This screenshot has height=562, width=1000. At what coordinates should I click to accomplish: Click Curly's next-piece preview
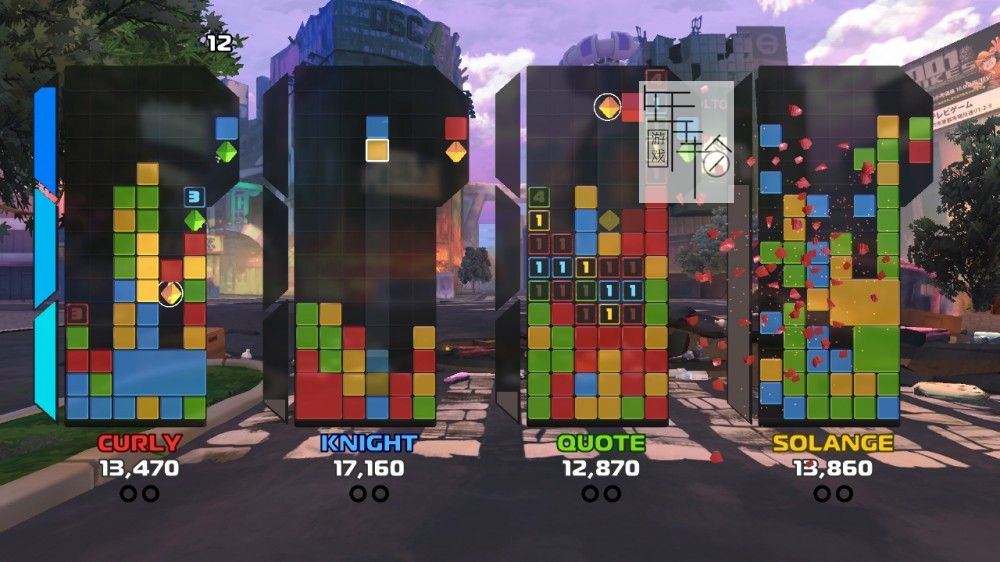227,140
